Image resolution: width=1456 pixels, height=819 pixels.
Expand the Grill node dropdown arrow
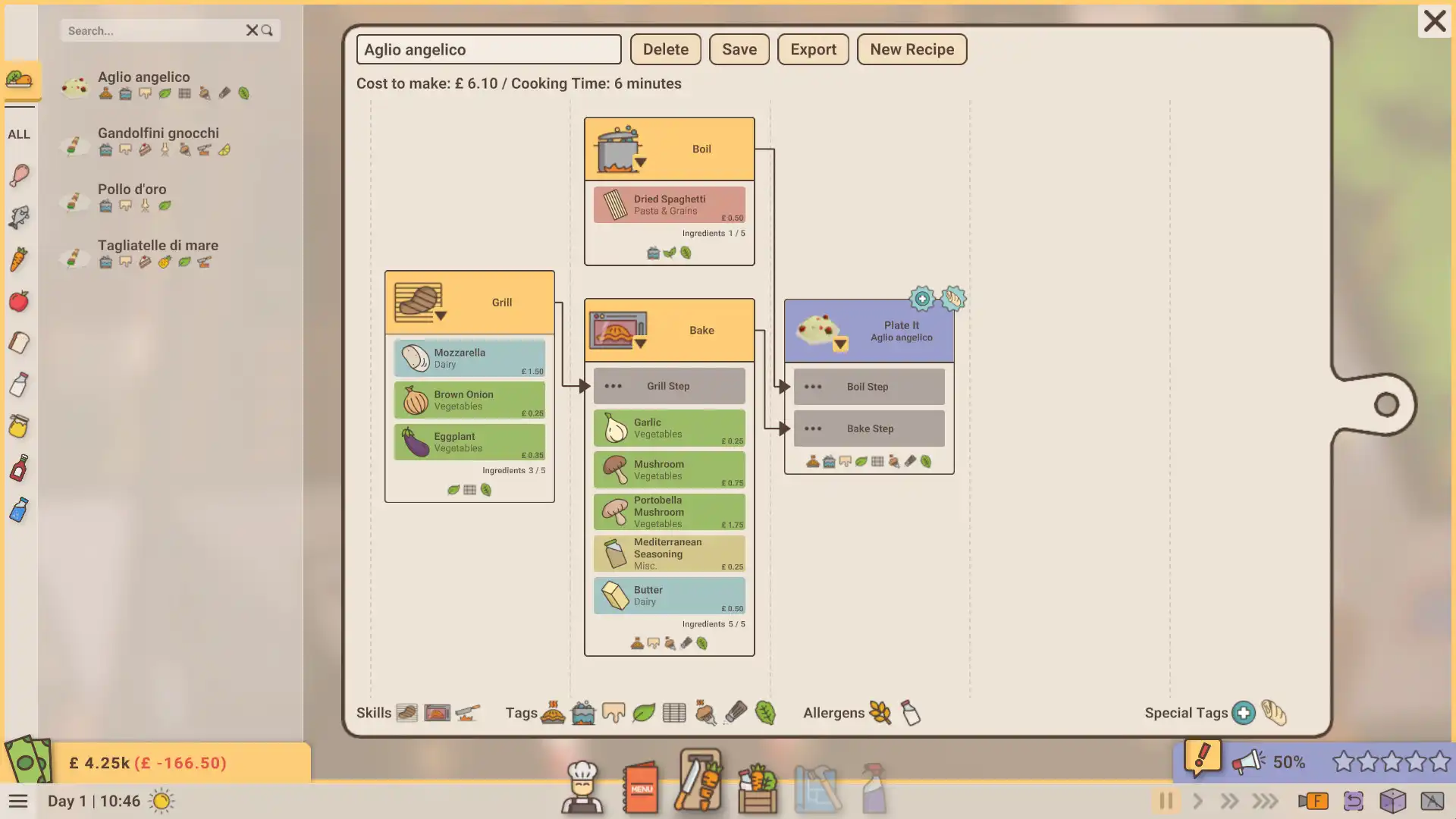pyautogui.click(x=440, y=314)
